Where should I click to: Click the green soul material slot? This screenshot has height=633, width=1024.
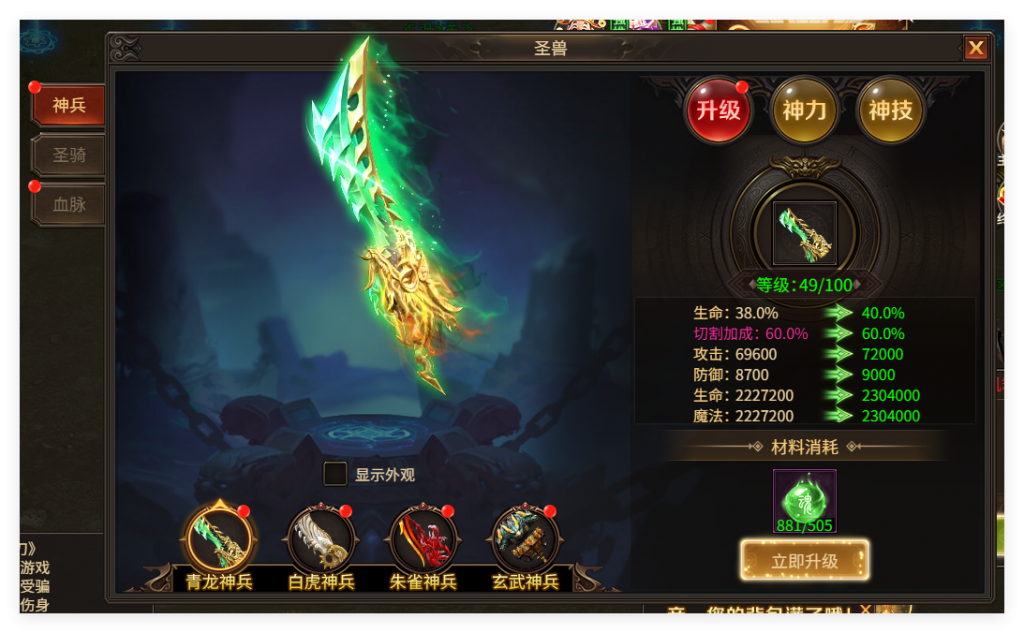pyautogui.click(x=804, y=500)
